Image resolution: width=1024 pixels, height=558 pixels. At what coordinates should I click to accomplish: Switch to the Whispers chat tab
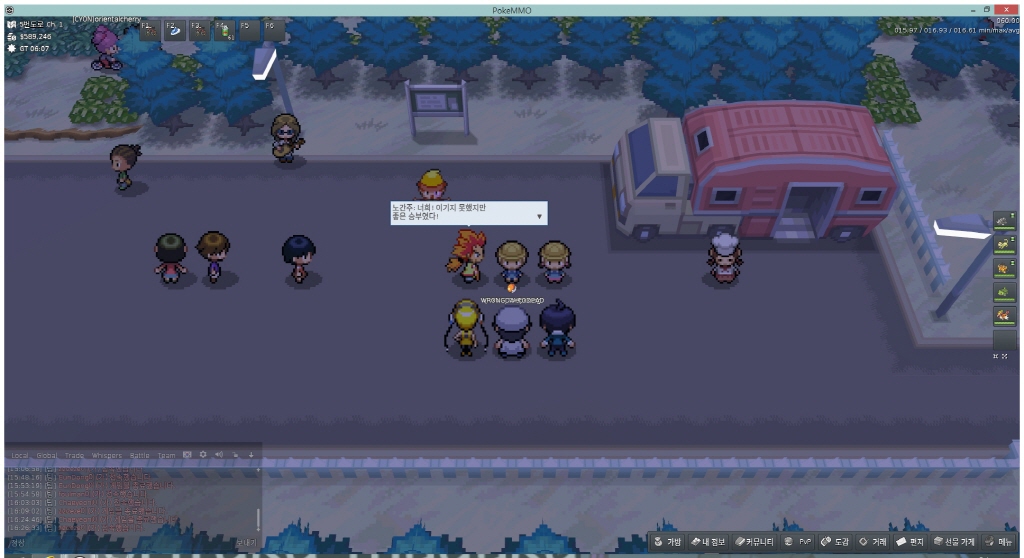point(105,455)
